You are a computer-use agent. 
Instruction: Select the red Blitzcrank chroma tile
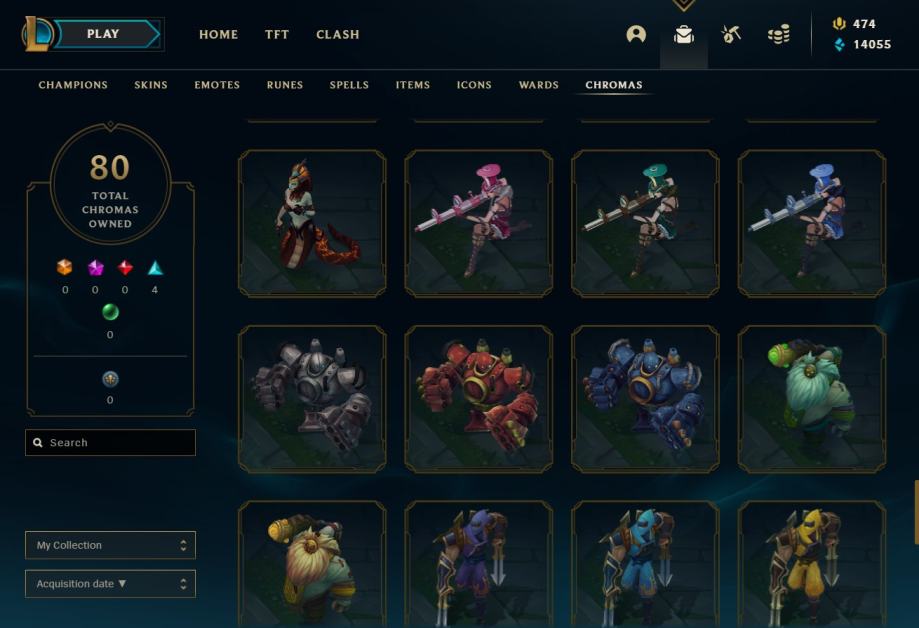pyautogui.click(x=478, y=399)
